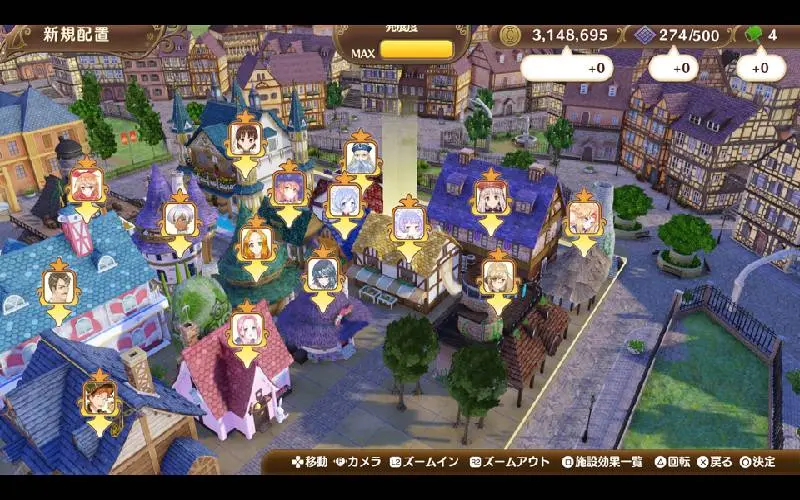Choose the blonde girl with red beret marker

(x=489, y=196)
